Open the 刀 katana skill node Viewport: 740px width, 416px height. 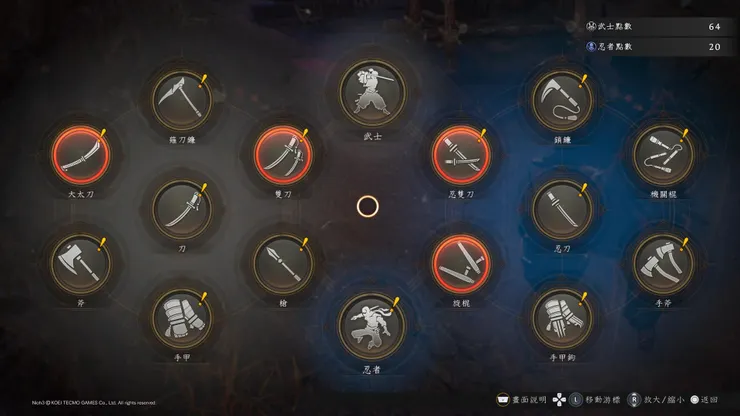pyautogui.click(x=181, y=209)
